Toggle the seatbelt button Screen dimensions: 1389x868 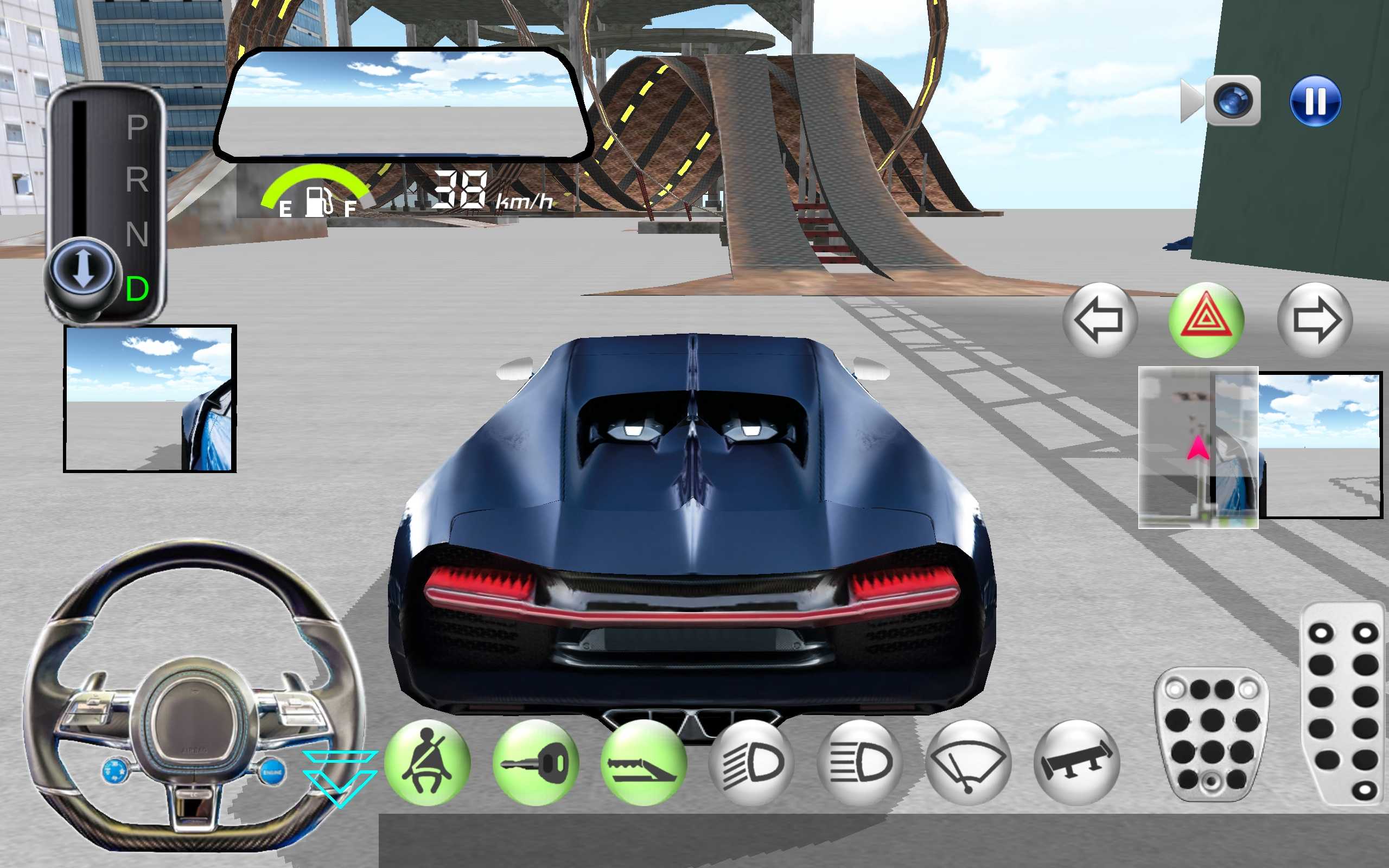tap(427, 763)
